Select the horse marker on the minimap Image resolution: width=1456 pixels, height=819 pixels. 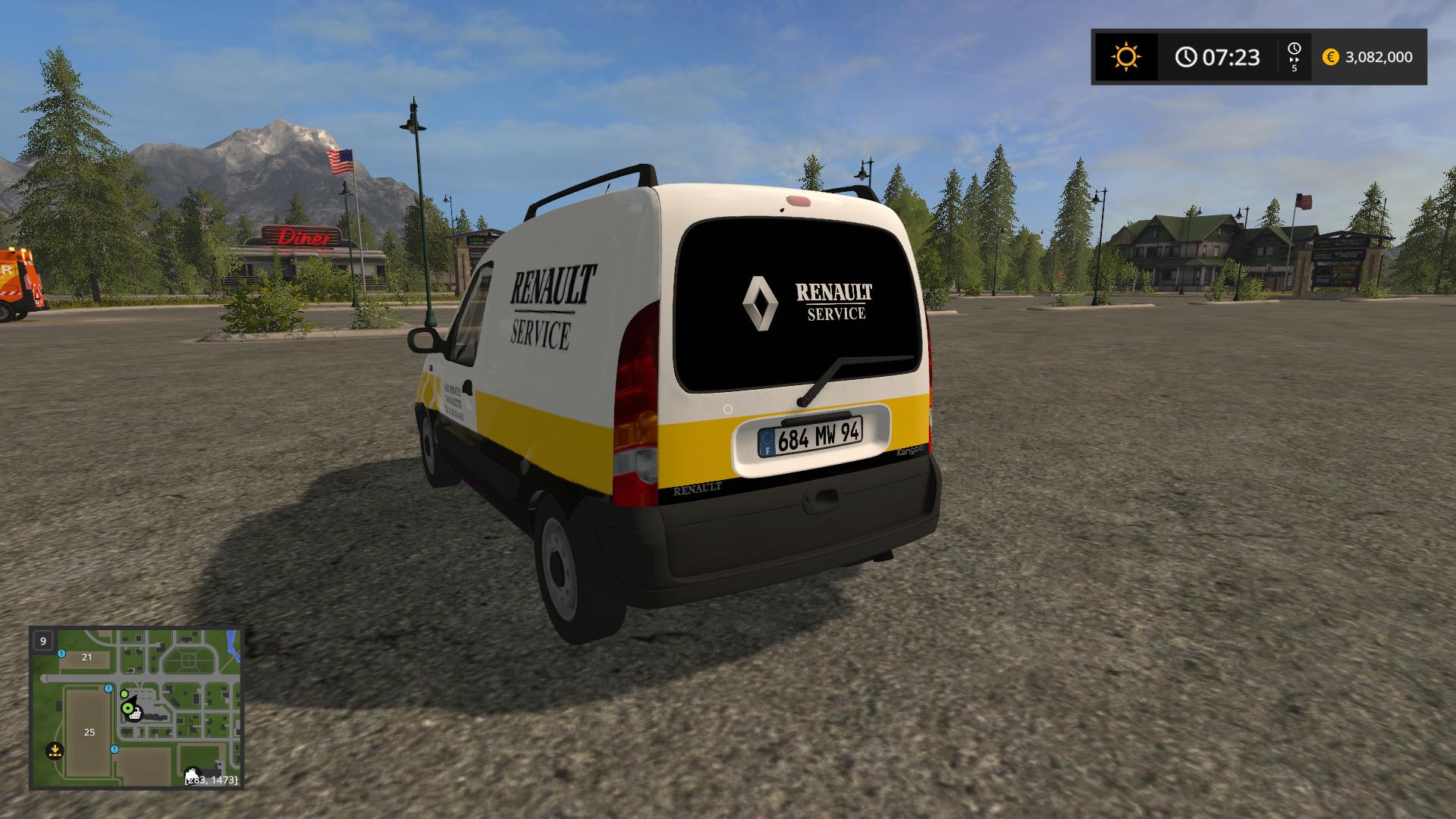pyautogui.click(x=193, y=773)
